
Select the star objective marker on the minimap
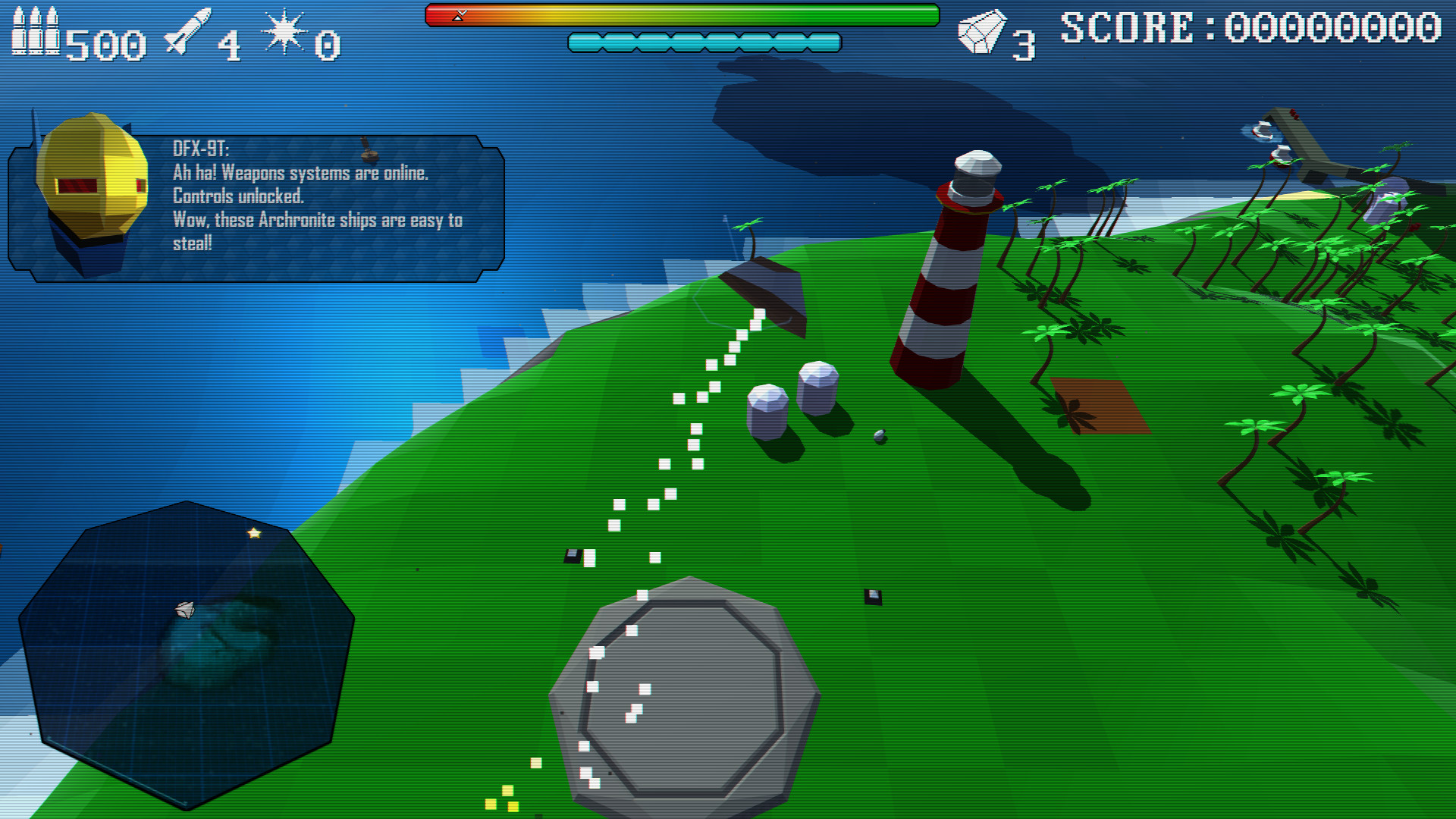(x=253, y=533)
